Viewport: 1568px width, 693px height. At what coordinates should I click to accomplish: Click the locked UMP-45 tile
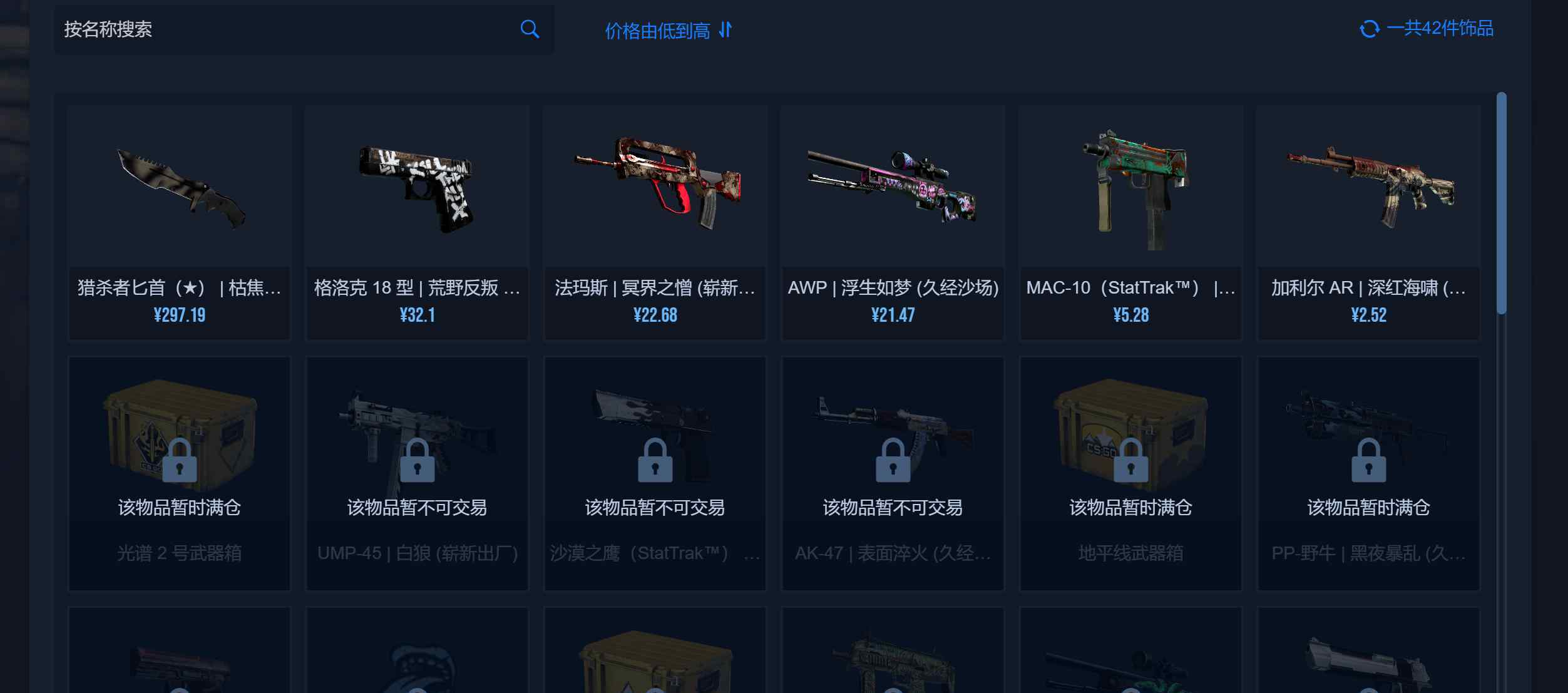(x=417, y=473)
